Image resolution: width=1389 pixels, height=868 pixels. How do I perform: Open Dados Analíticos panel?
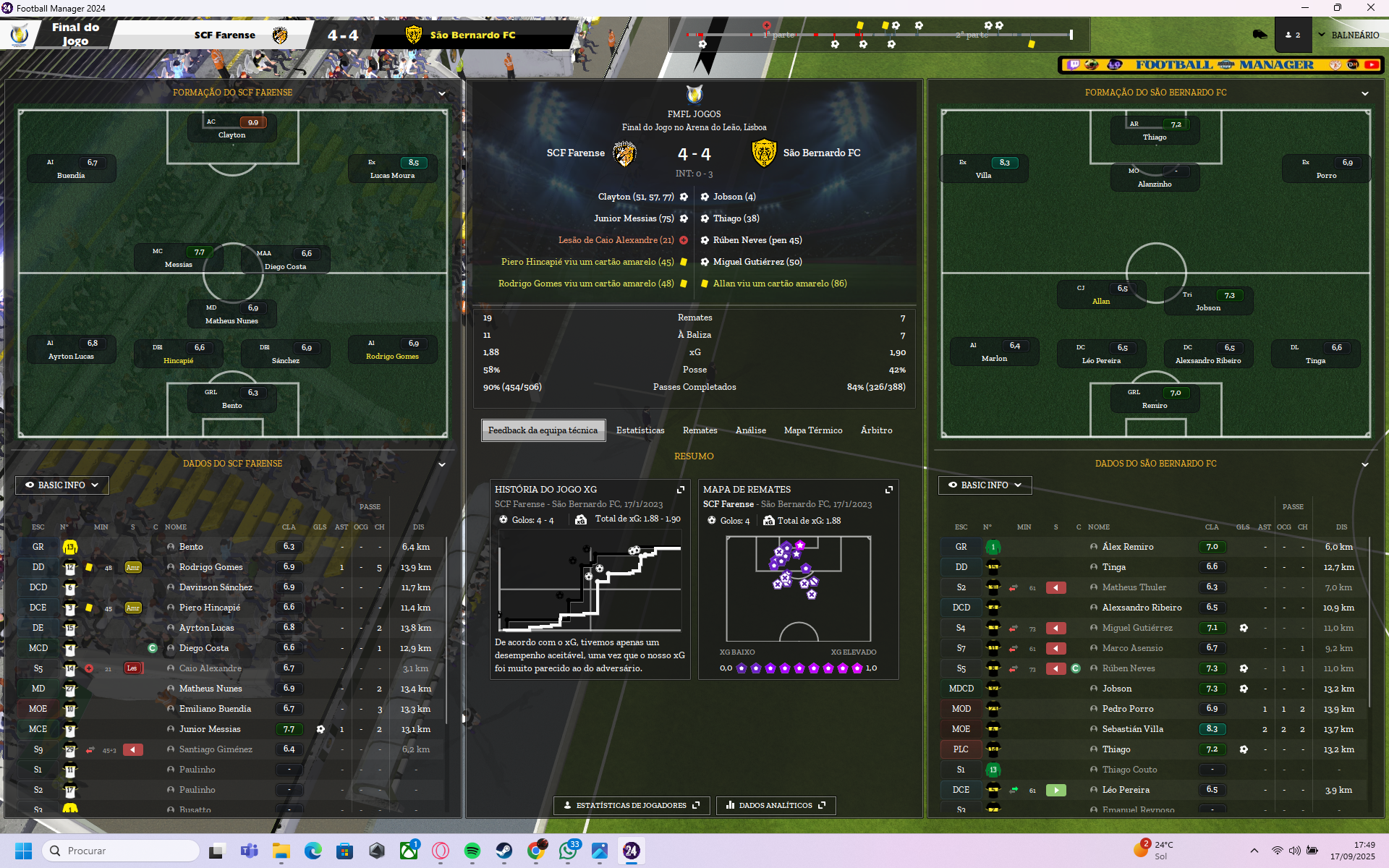tap(776, 805)
